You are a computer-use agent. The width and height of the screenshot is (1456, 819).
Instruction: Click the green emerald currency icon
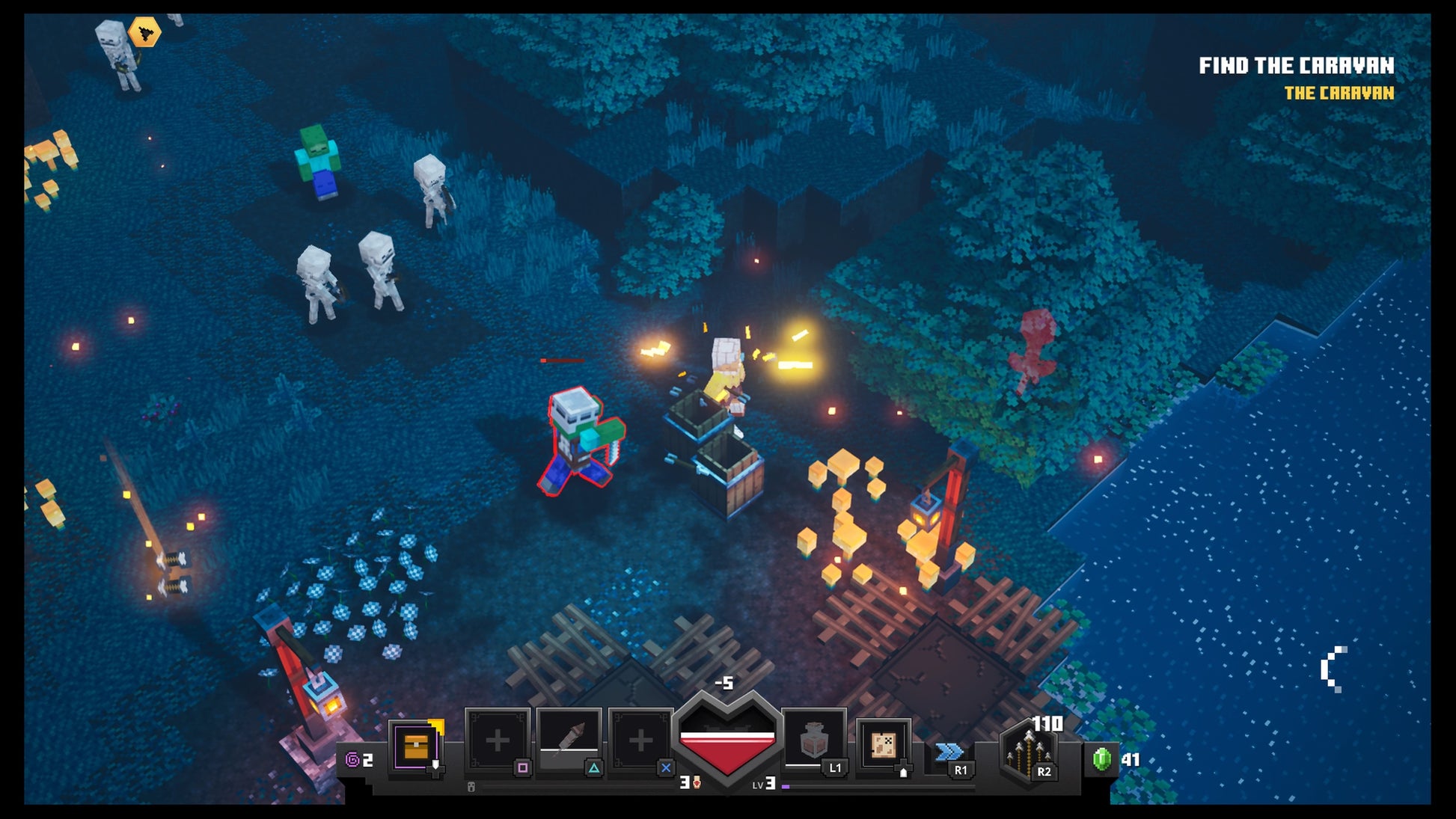[1101, 759]
